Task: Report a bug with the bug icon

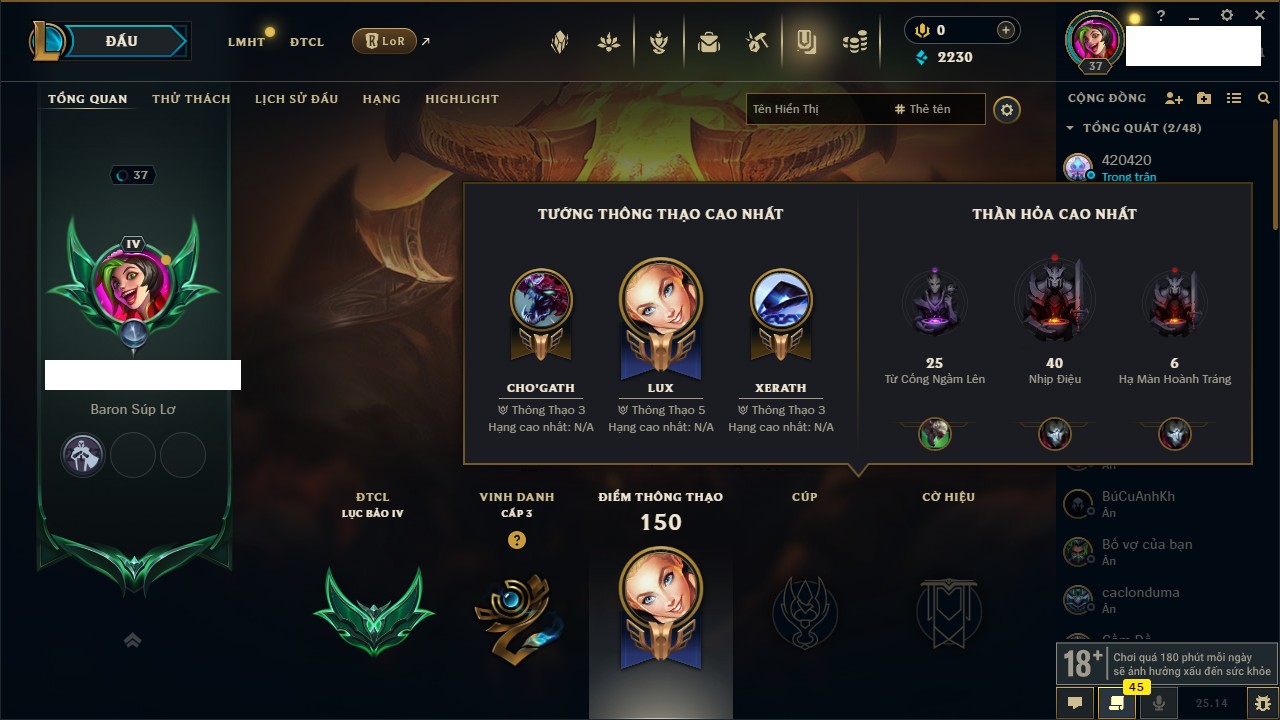Action: tap(1263, 703)
